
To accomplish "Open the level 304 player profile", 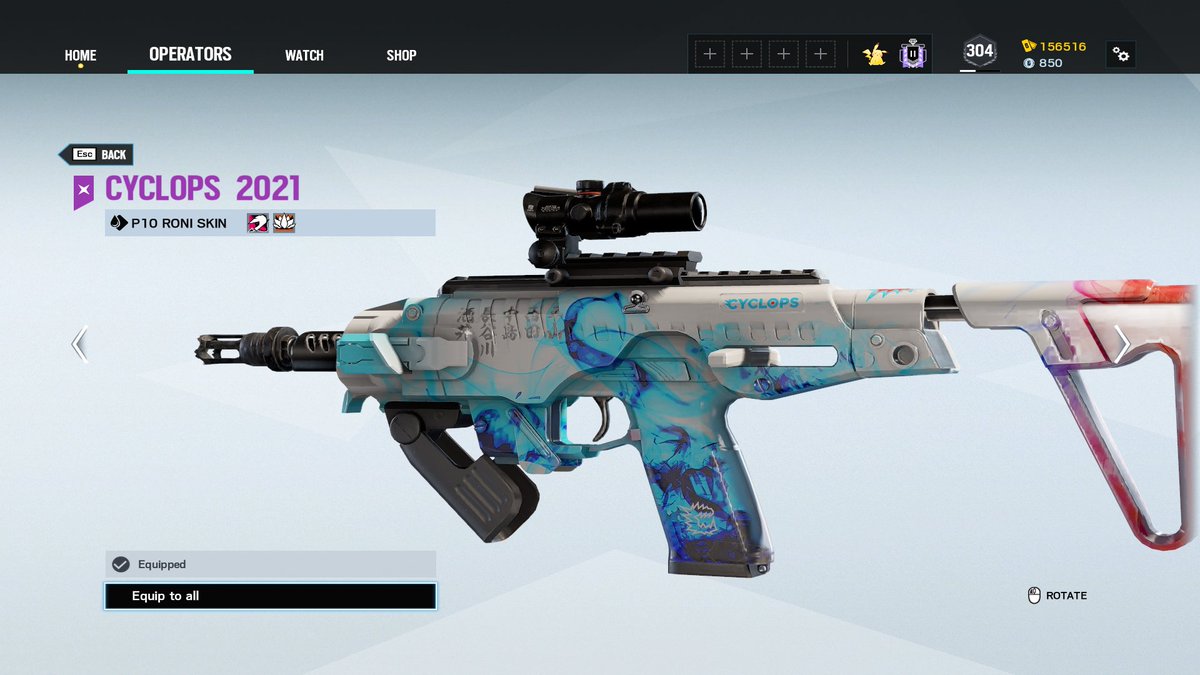I will pos(979,52).
